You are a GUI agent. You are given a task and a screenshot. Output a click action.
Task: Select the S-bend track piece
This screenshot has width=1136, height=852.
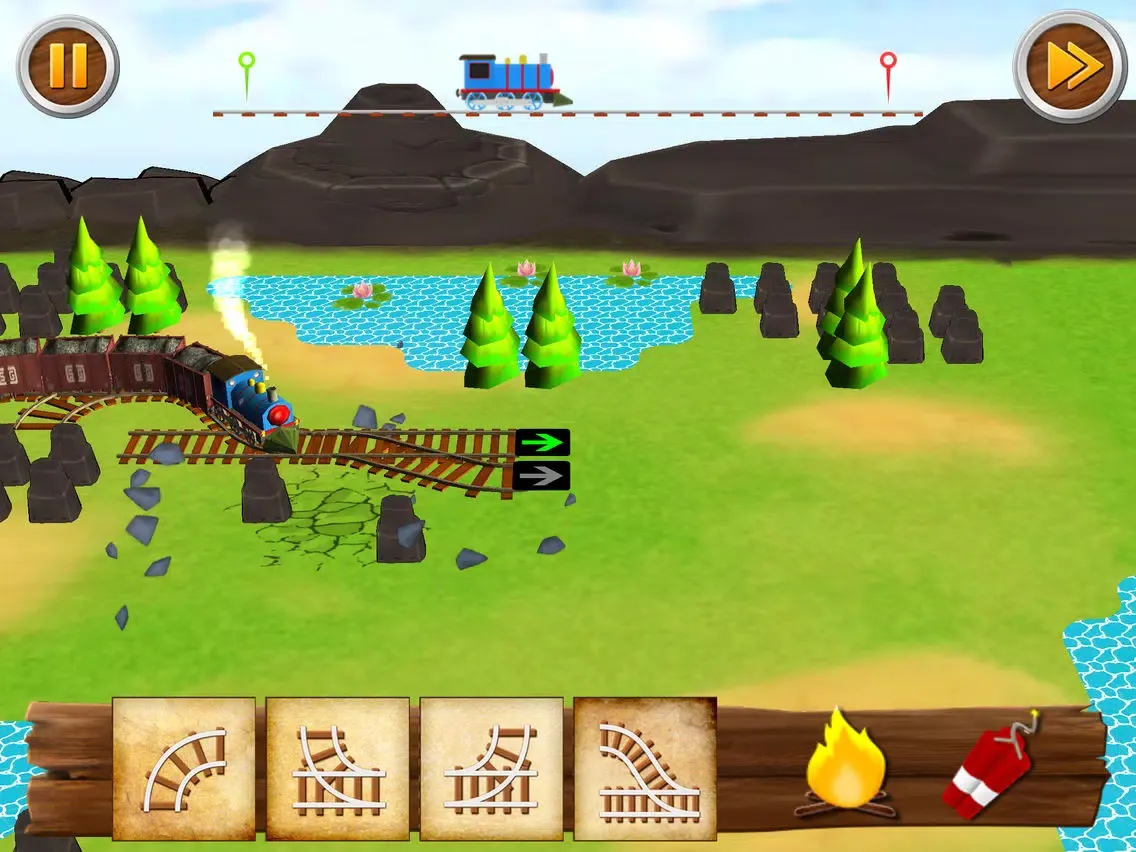(645, 768)
